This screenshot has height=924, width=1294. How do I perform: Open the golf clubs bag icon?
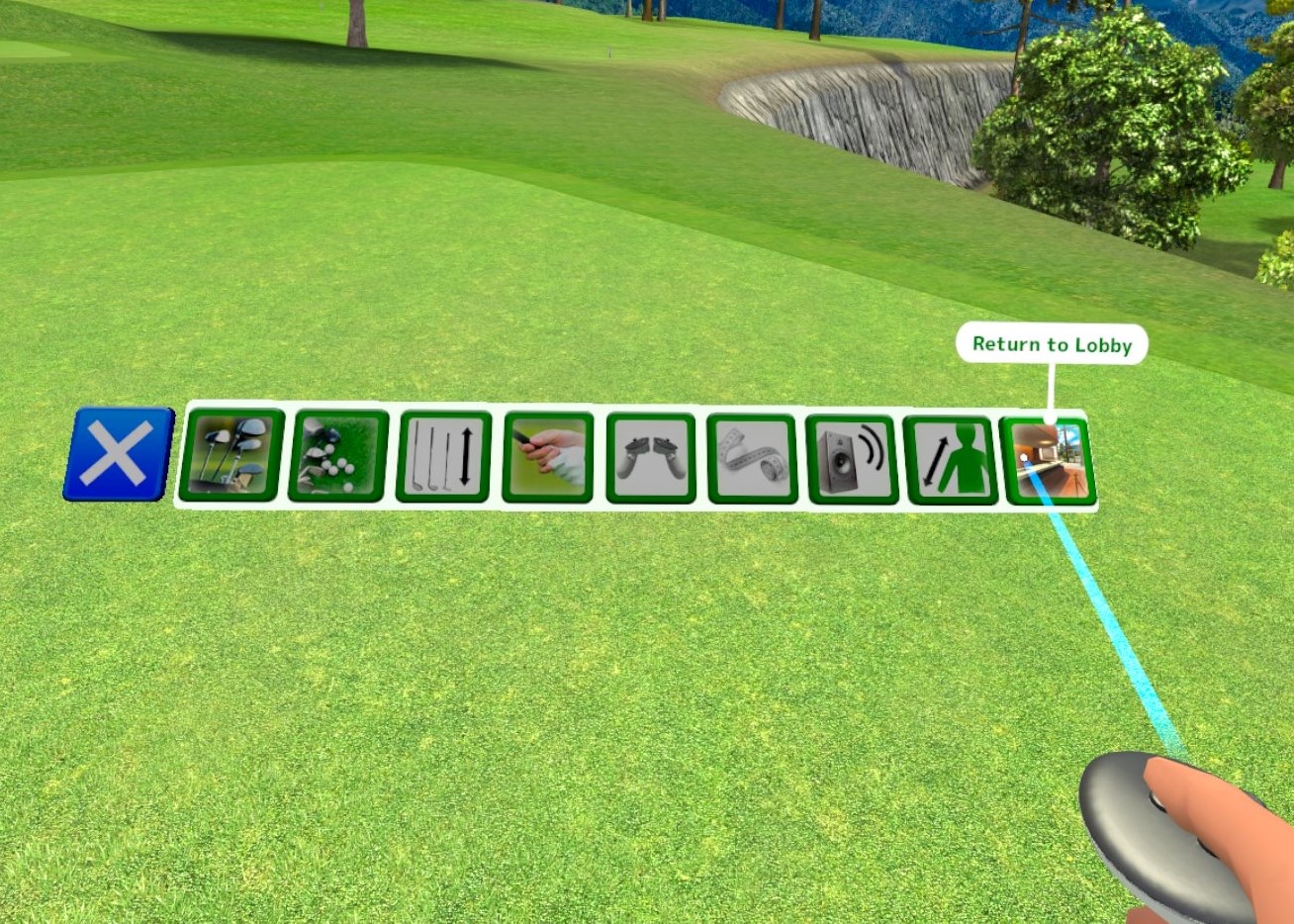[x=232, y=456]
